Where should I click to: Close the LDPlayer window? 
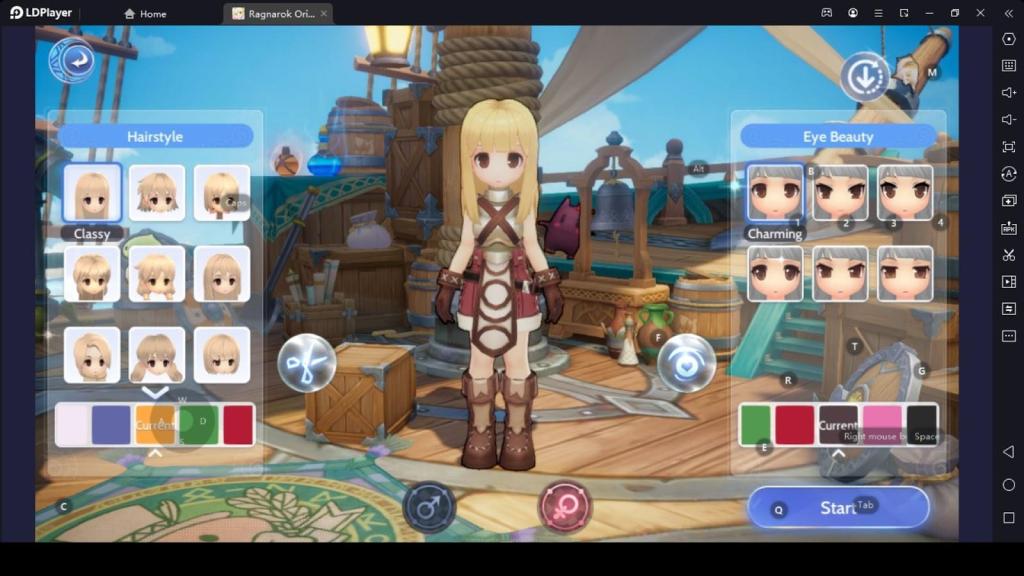pyautogui.click(x=980, y=13)
